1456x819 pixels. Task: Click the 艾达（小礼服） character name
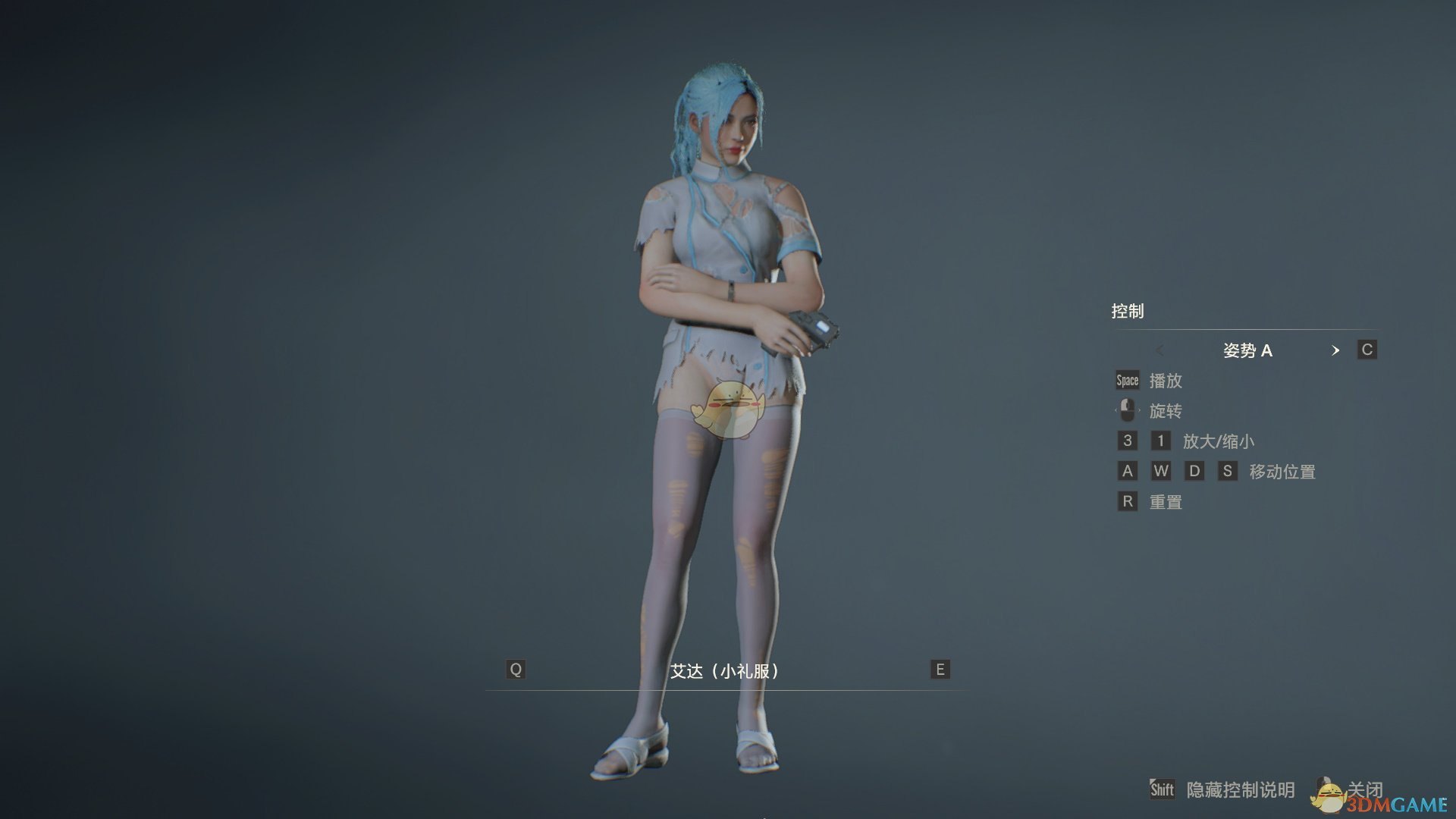[x=726, y=670]
